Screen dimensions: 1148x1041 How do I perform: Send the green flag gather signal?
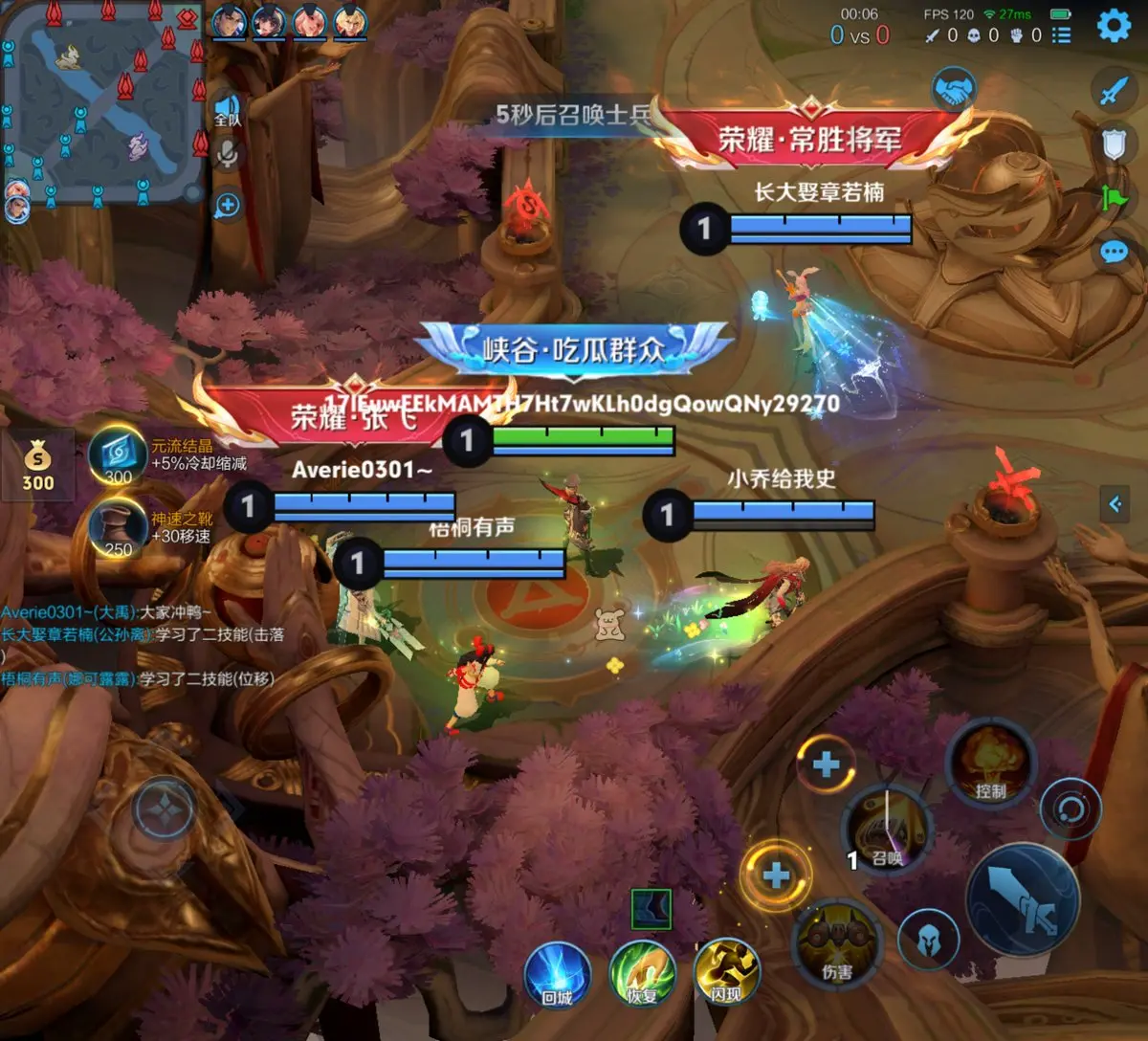click(1115, 198)
